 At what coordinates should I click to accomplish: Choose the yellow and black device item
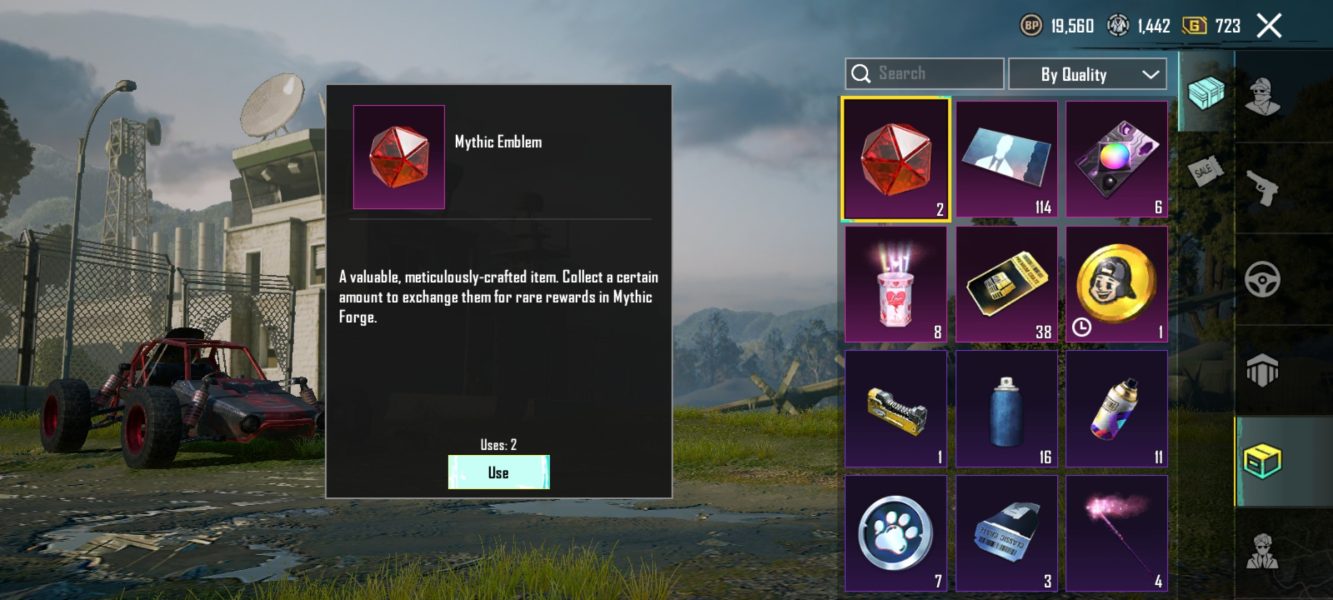click(x=895, y=409)
